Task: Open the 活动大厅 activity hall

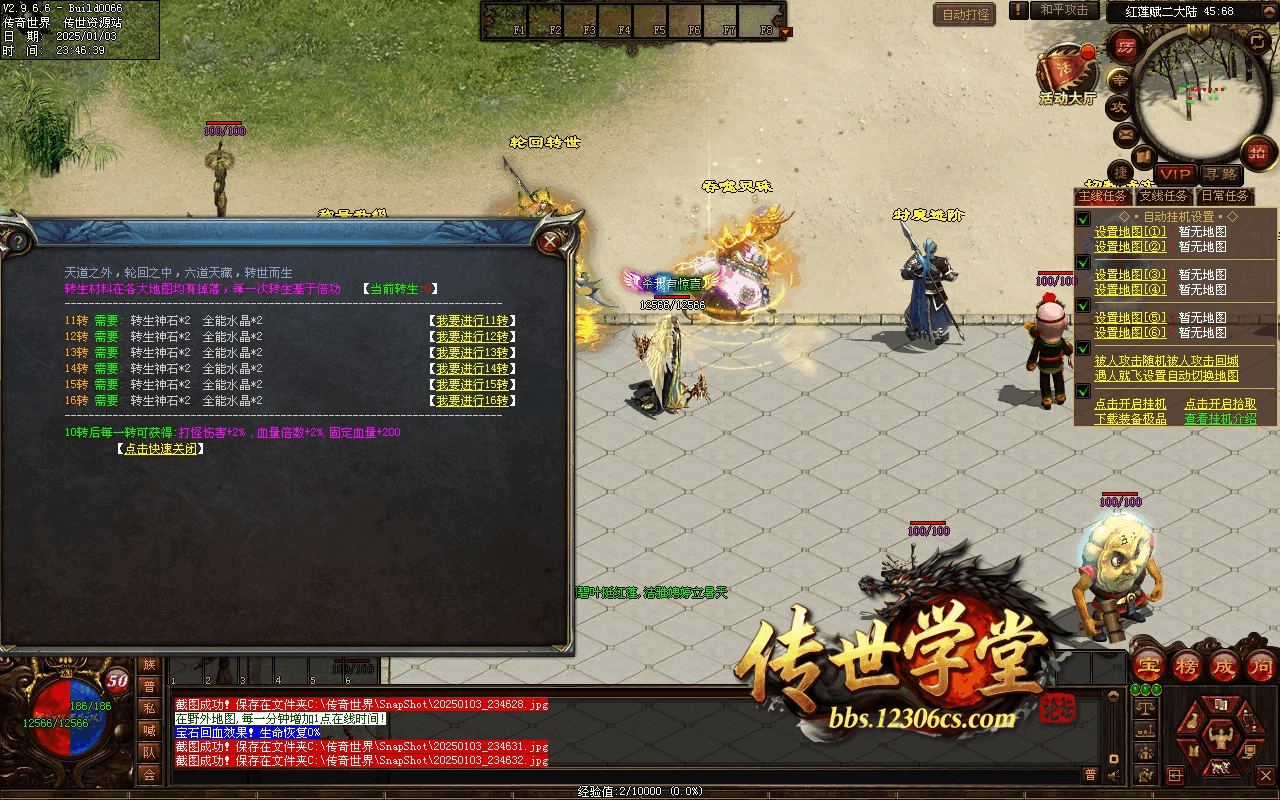Action: pos(1067,72)
